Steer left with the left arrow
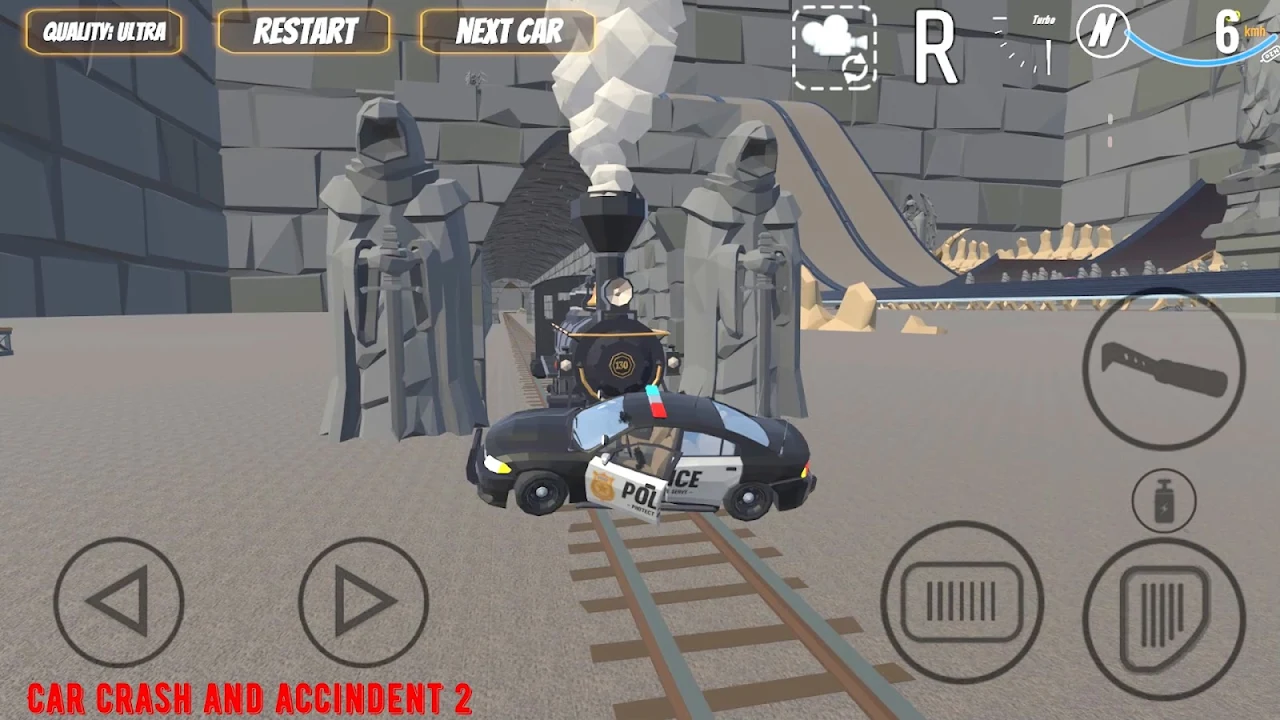The image size is (1280, 720). 119,602
